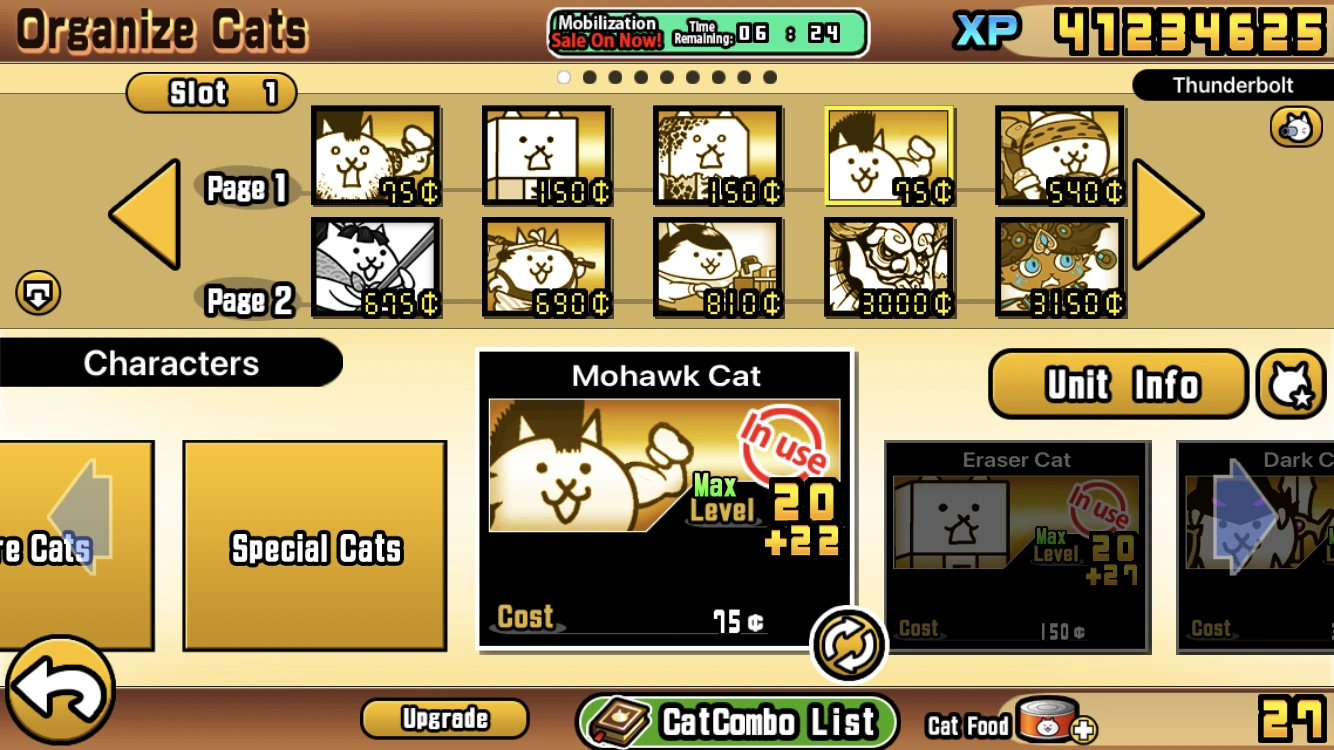
Task: Switch to the Special Cats category
Action: 315,548
